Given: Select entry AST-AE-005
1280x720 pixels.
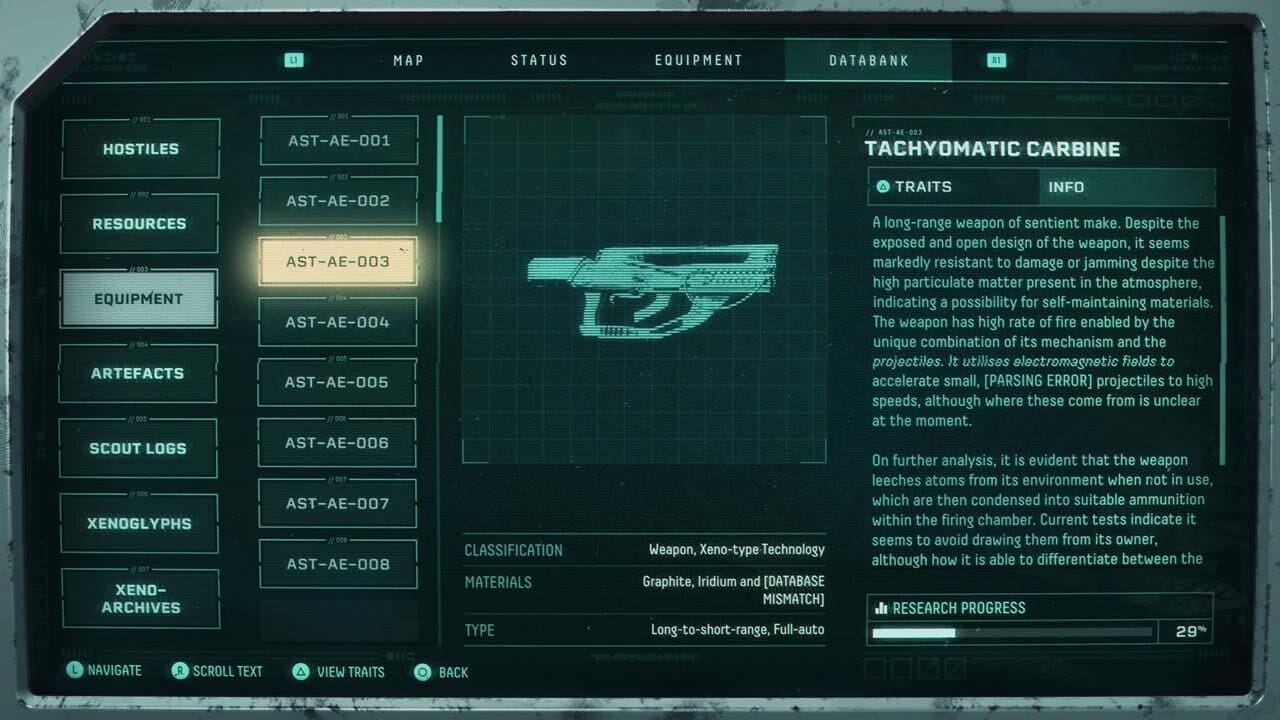Looking at the screenshot, I should [337, 382].
